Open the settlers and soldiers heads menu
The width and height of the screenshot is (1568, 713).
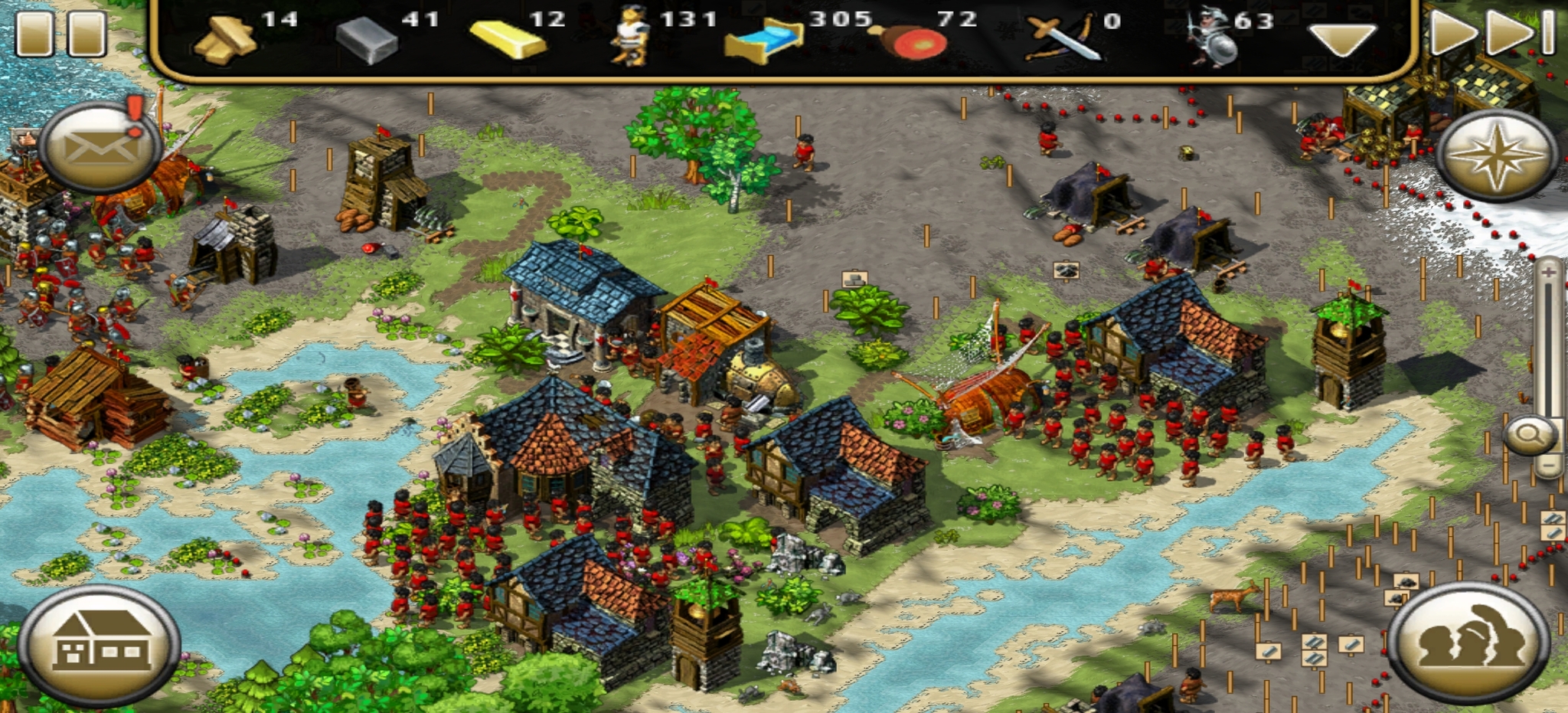pos(1468,642)
